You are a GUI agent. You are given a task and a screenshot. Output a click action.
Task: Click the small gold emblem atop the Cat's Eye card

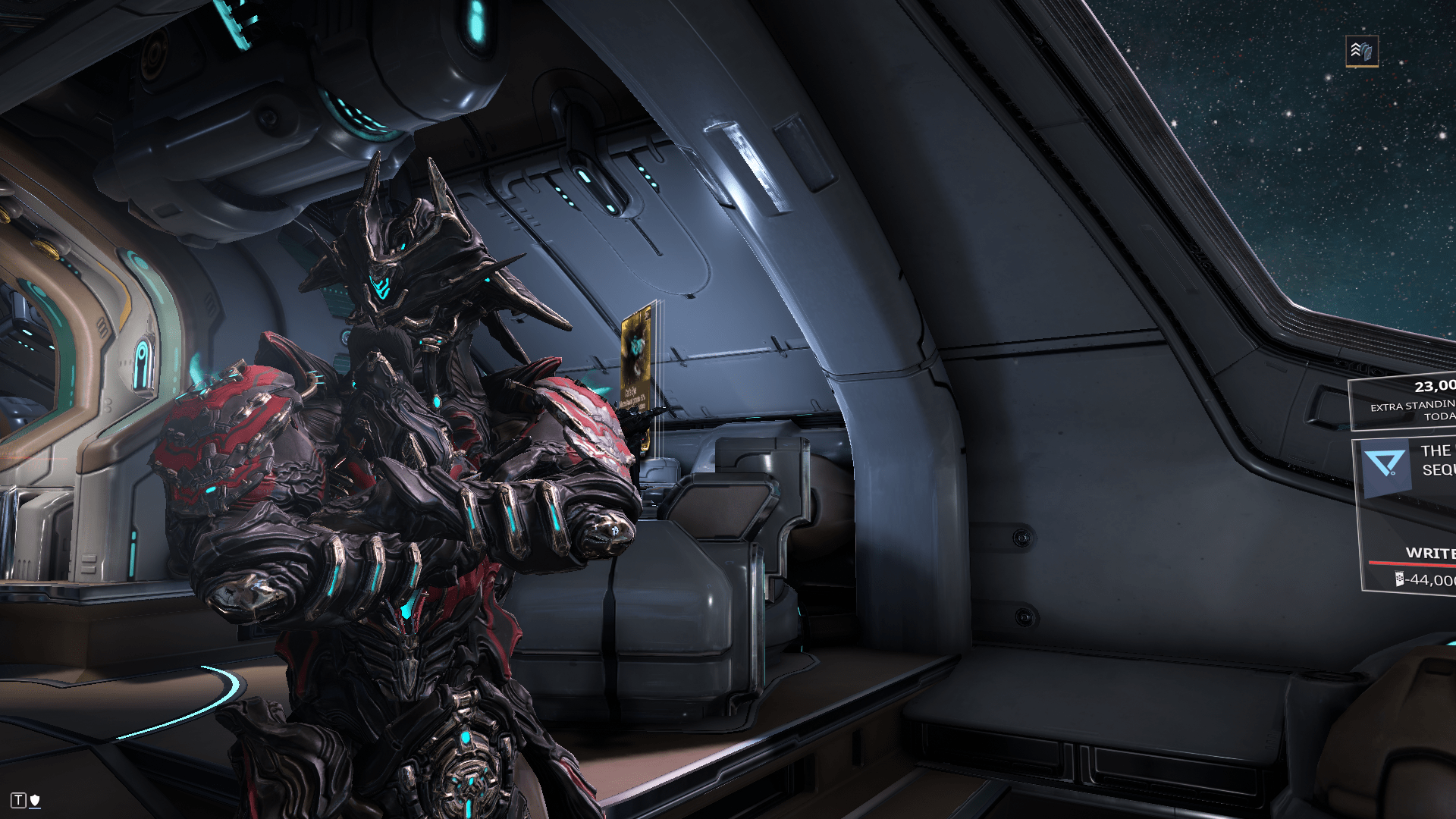click(x=647, y=314)
